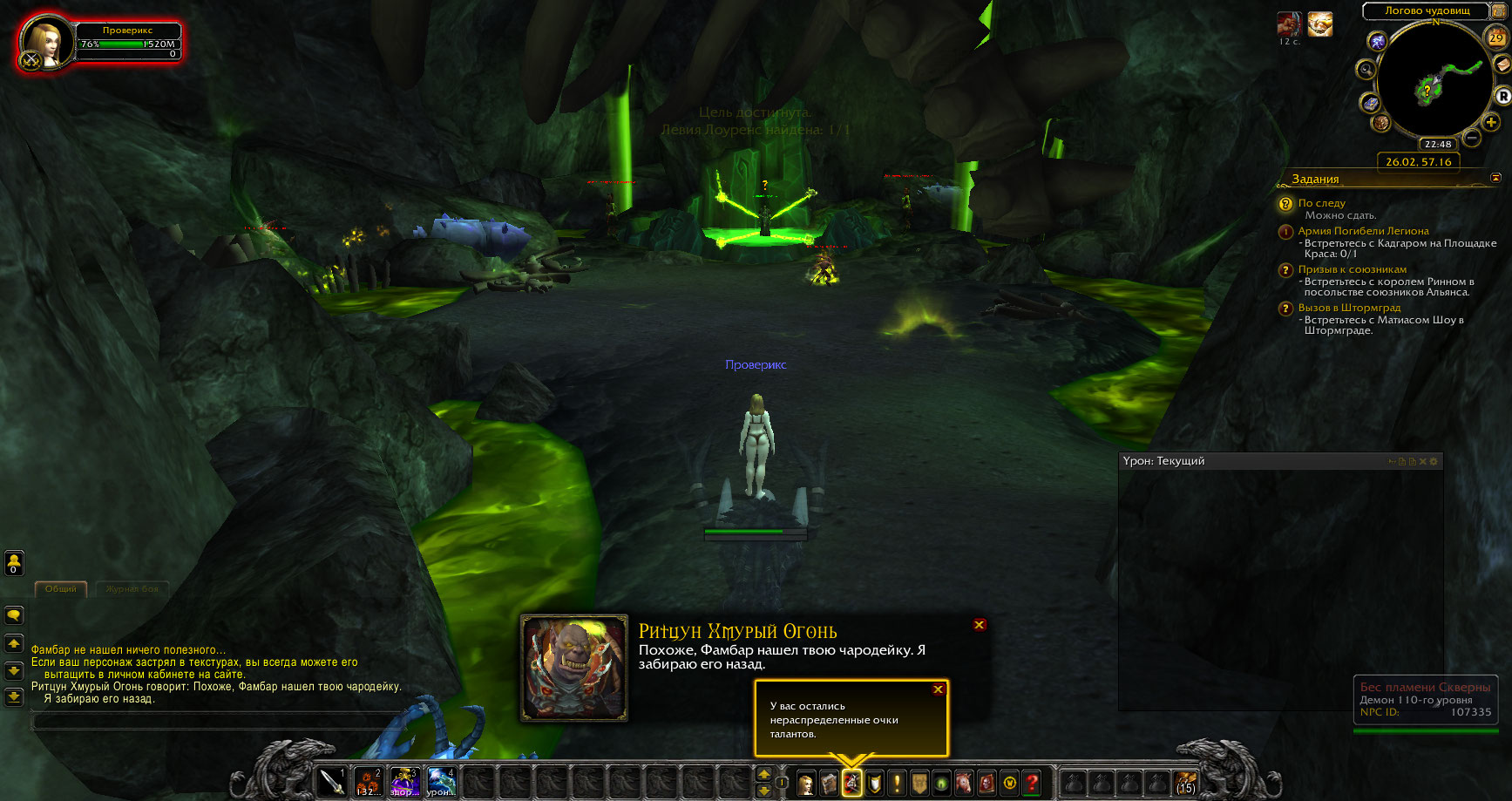The width and height of the screenshot is (1512, 801).
Task: Dismiss the unspent talent points tooltip
Action: point(938,689)
